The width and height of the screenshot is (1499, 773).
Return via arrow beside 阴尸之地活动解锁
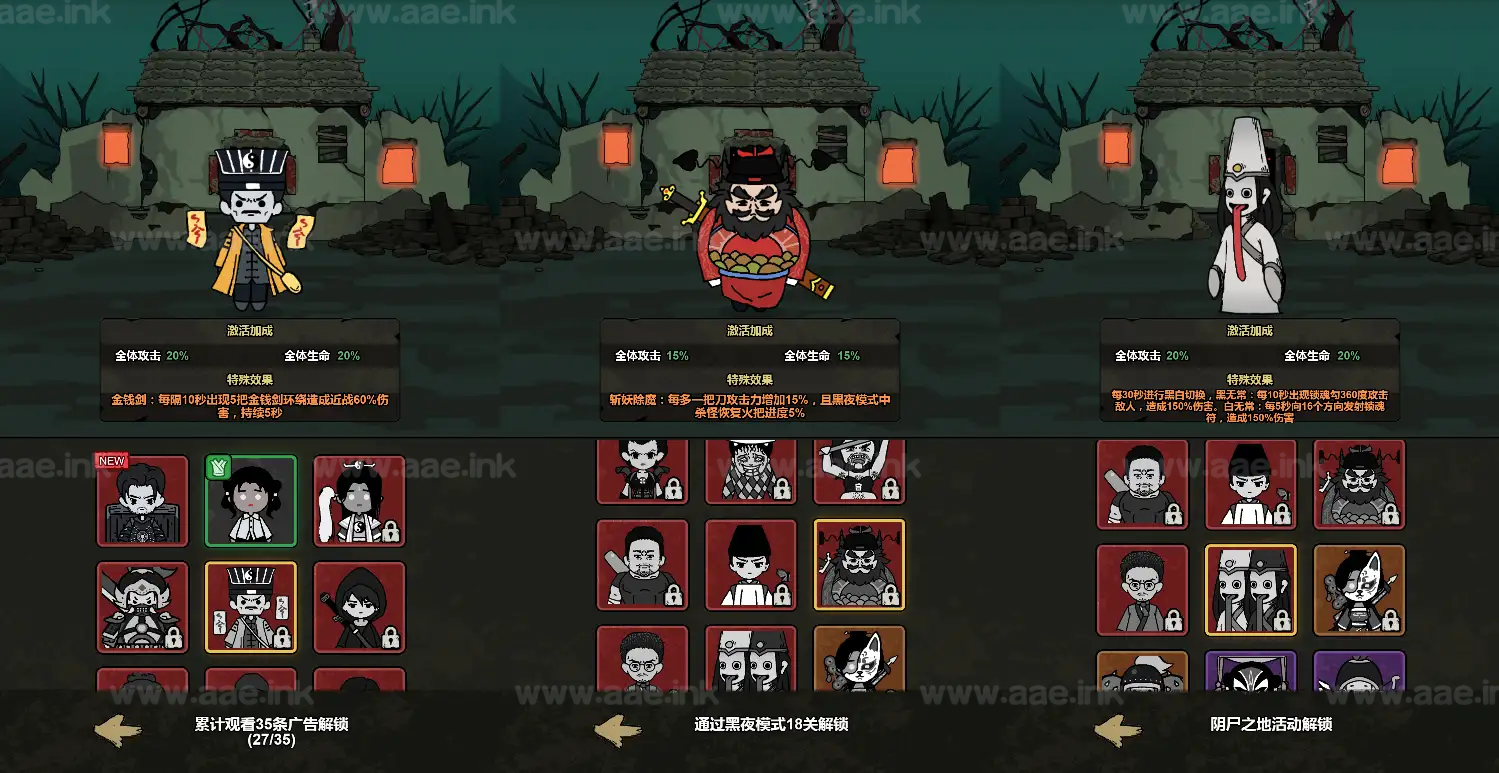[x=1117, y=731]
